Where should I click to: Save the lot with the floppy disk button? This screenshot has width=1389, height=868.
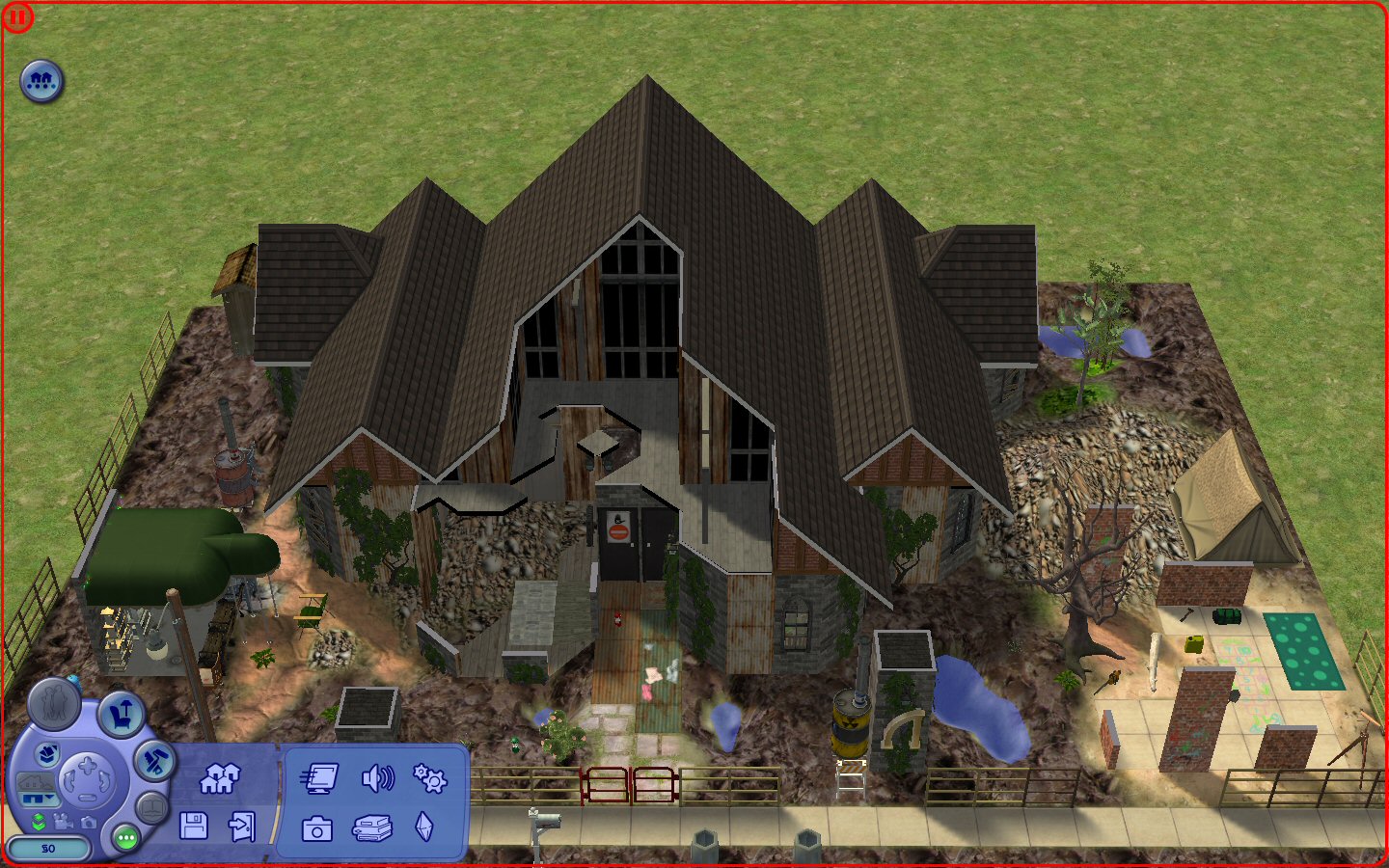194,827
